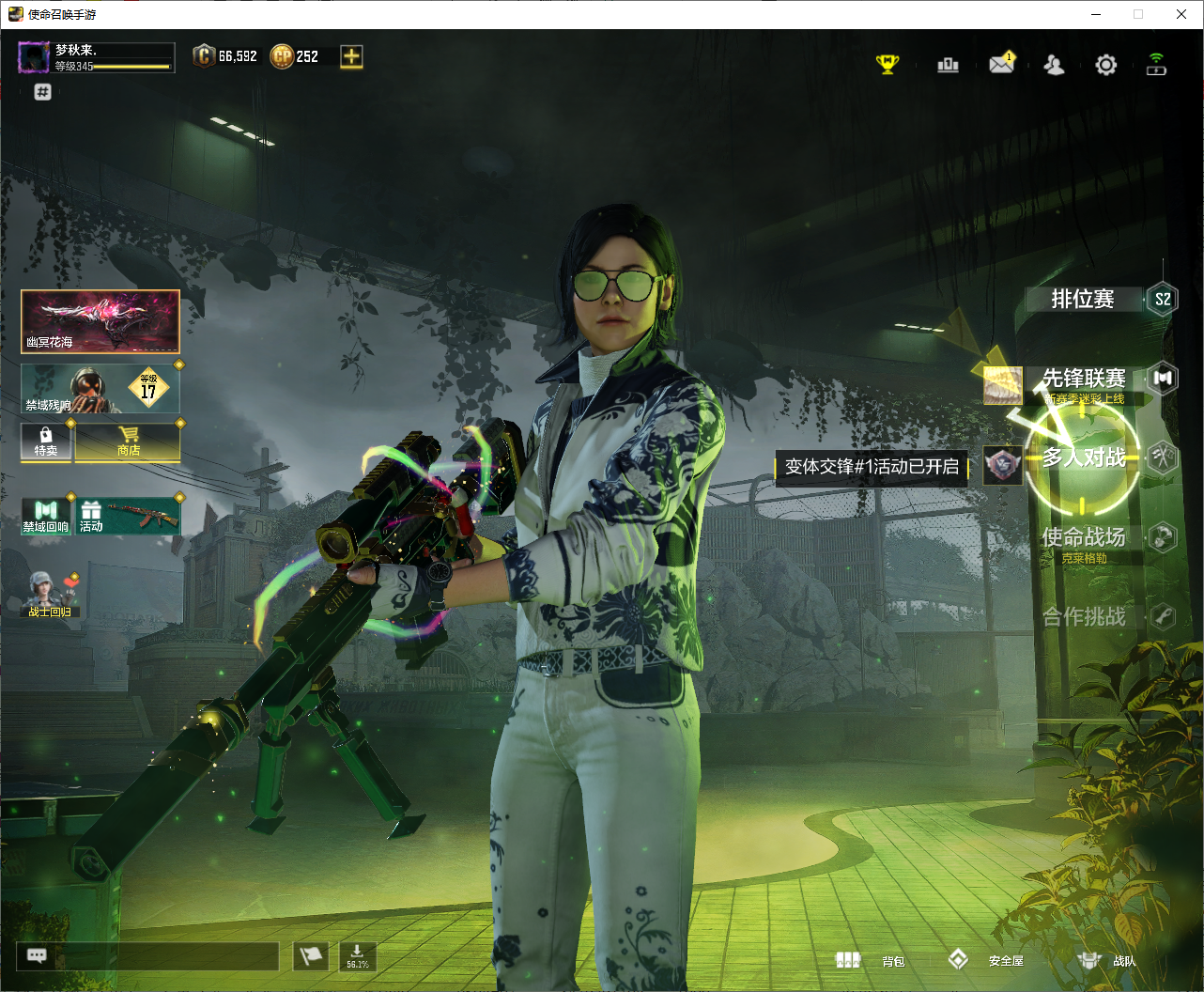Click the chat input box
The width and height of the screenshot is (1204, 992).
point(166,956)
